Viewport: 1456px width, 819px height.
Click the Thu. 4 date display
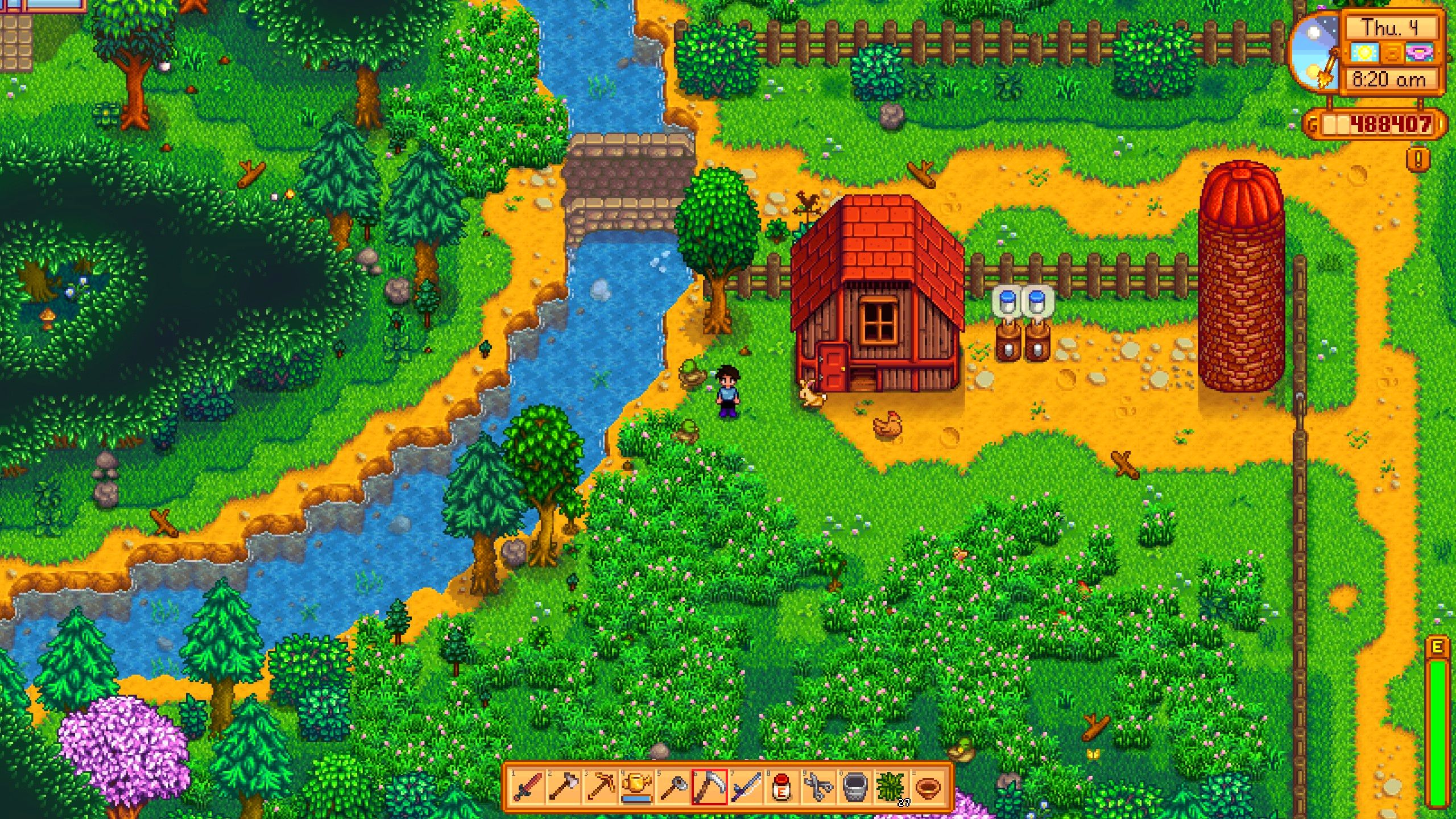coord(1392,29)
